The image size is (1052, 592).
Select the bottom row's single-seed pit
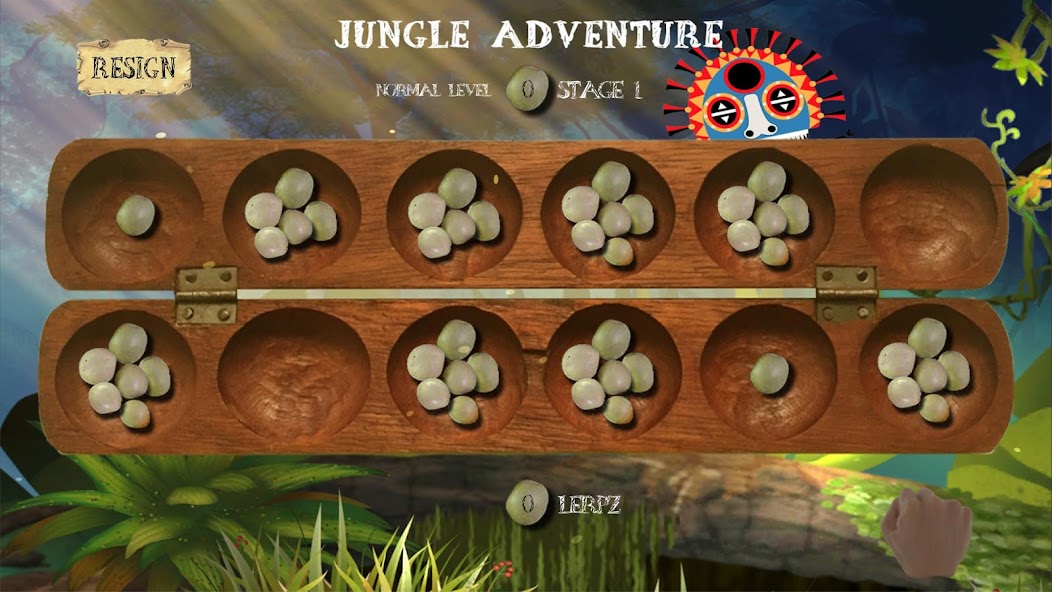click(x=769, y=373)
